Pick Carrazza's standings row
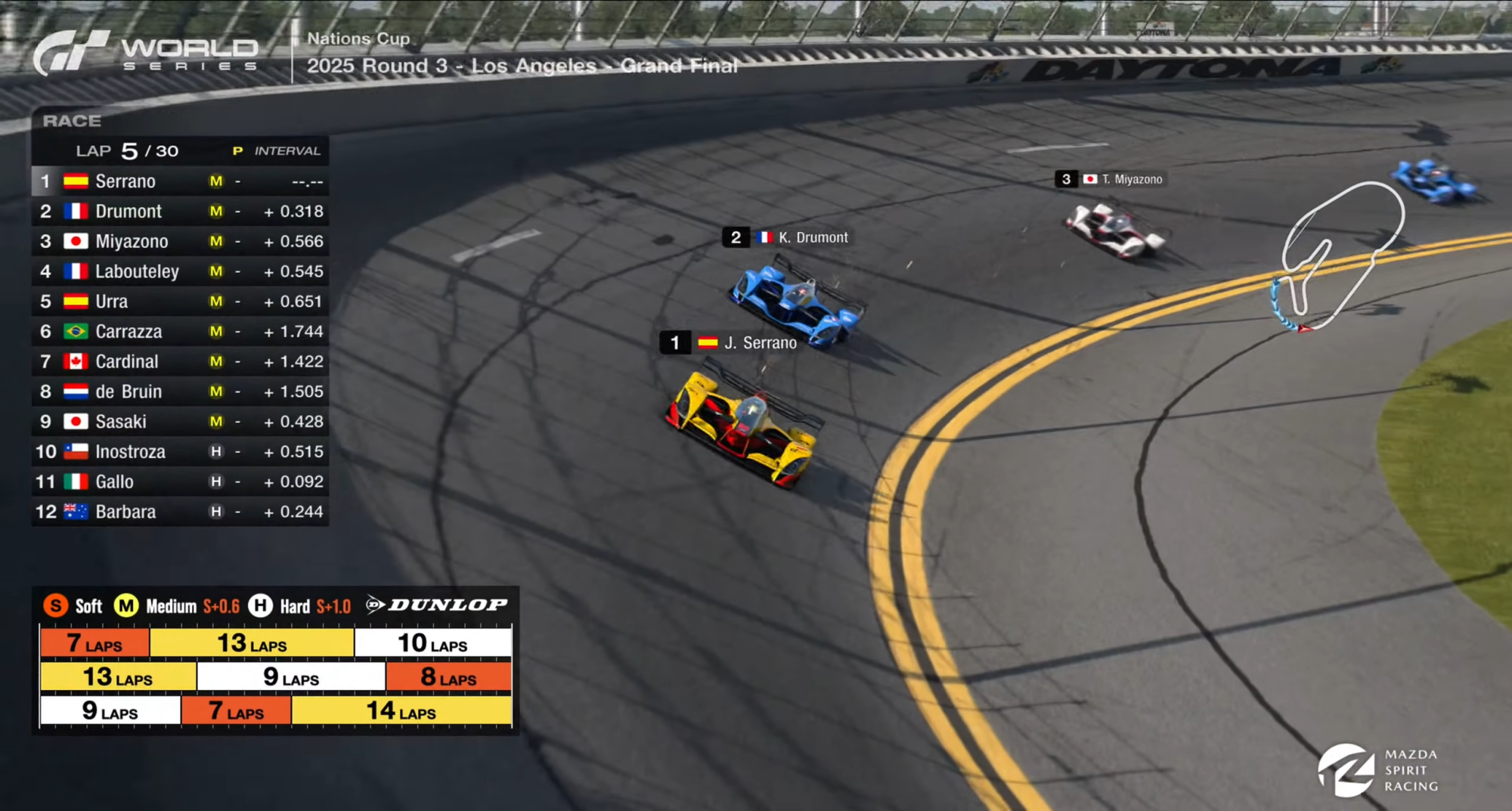The height and width of the screenshot is (811, 1512). [180, 331]
